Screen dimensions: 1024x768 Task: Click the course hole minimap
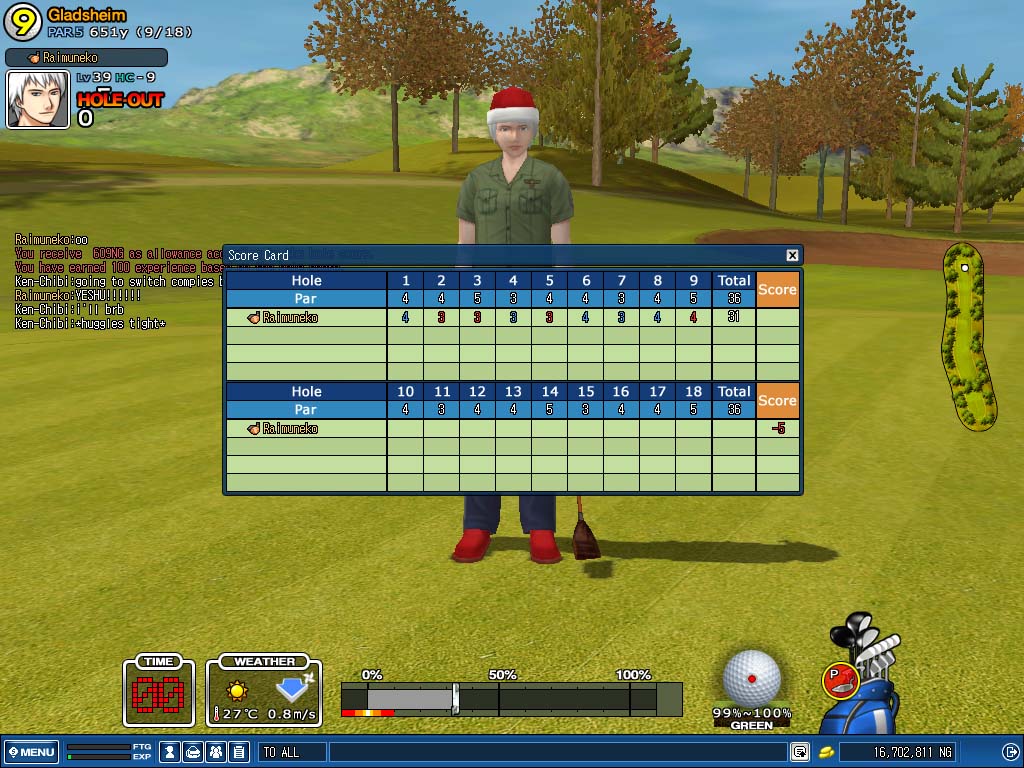click(x=969, y=336)
